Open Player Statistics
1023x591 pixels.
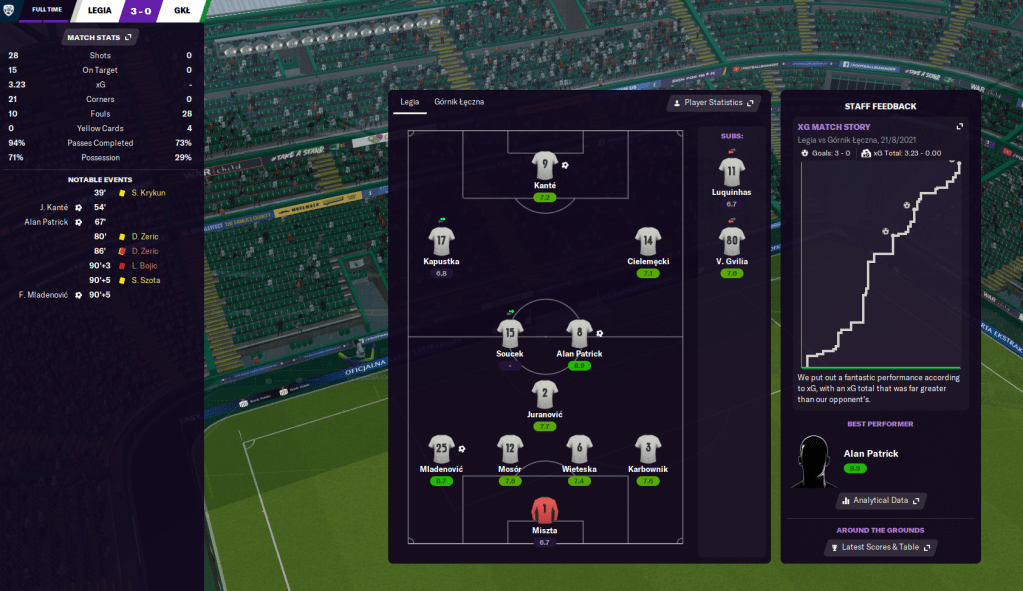coord(714,103)
